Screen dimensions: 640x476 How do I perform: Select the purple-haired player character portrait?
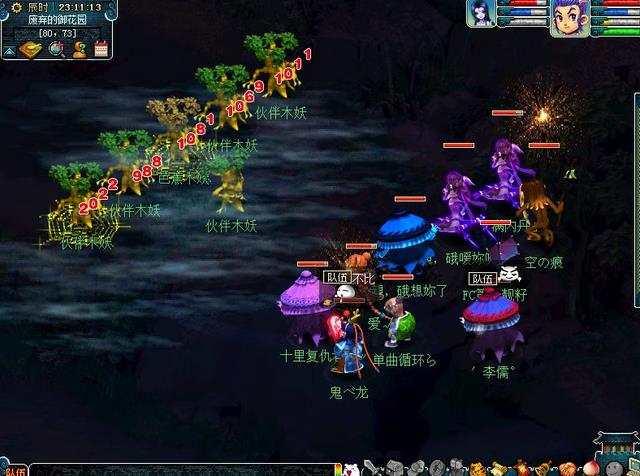(x=570, y=17)
